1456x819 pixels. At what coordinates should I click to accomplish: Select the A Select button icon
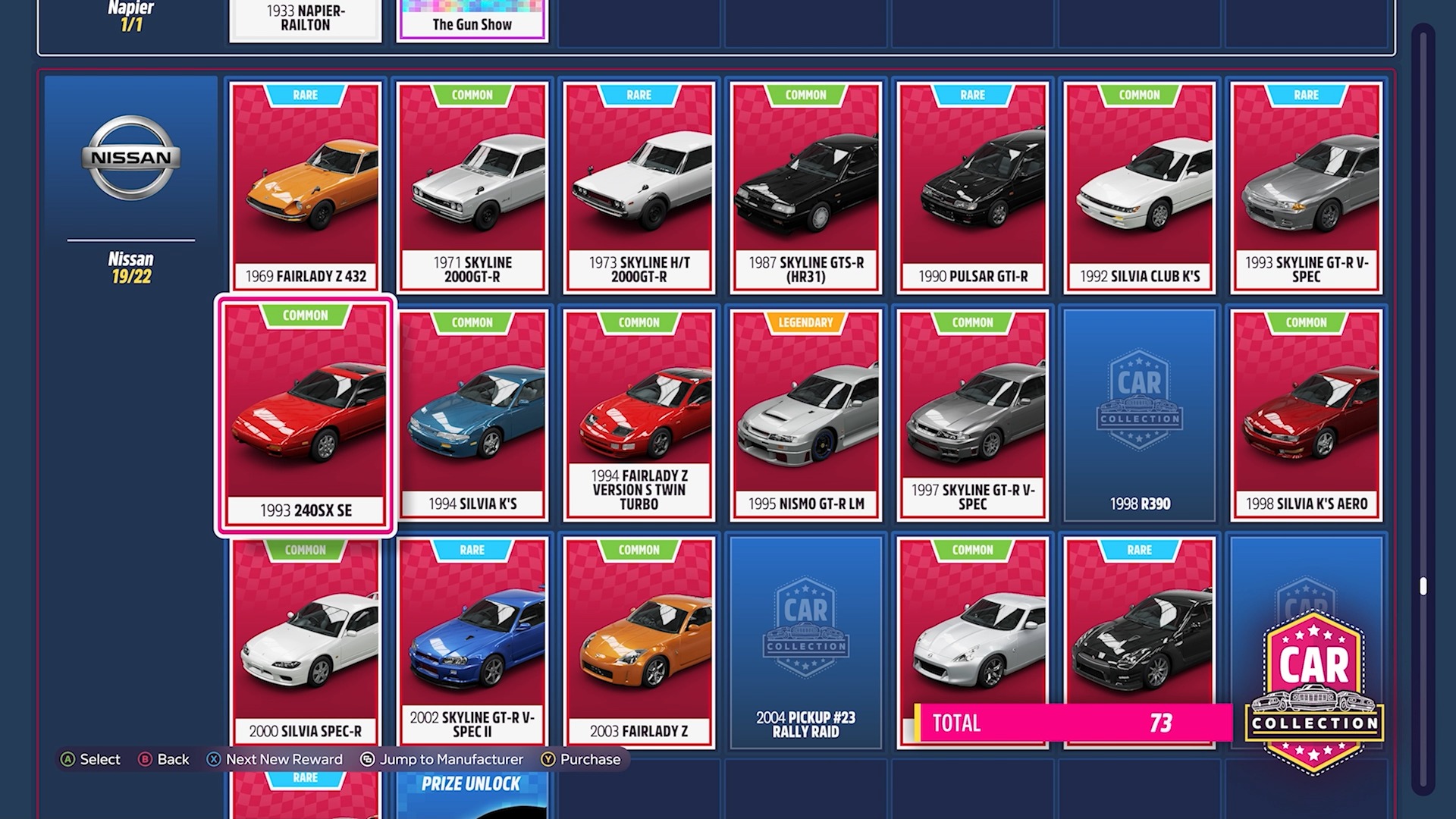tap(69, 759)
